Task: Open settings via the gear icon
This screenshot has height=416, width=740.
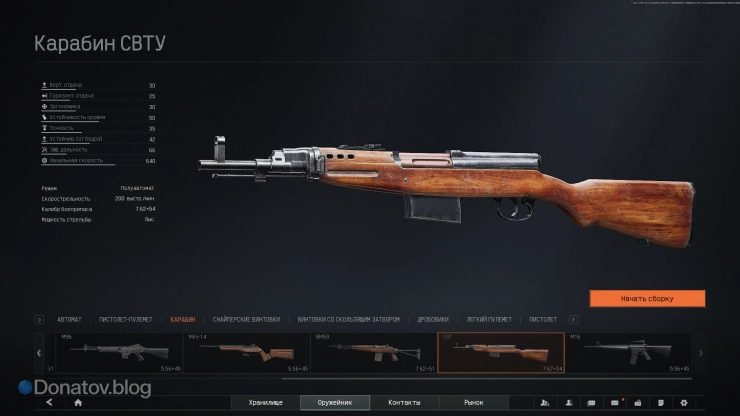Action: [684, 402]
